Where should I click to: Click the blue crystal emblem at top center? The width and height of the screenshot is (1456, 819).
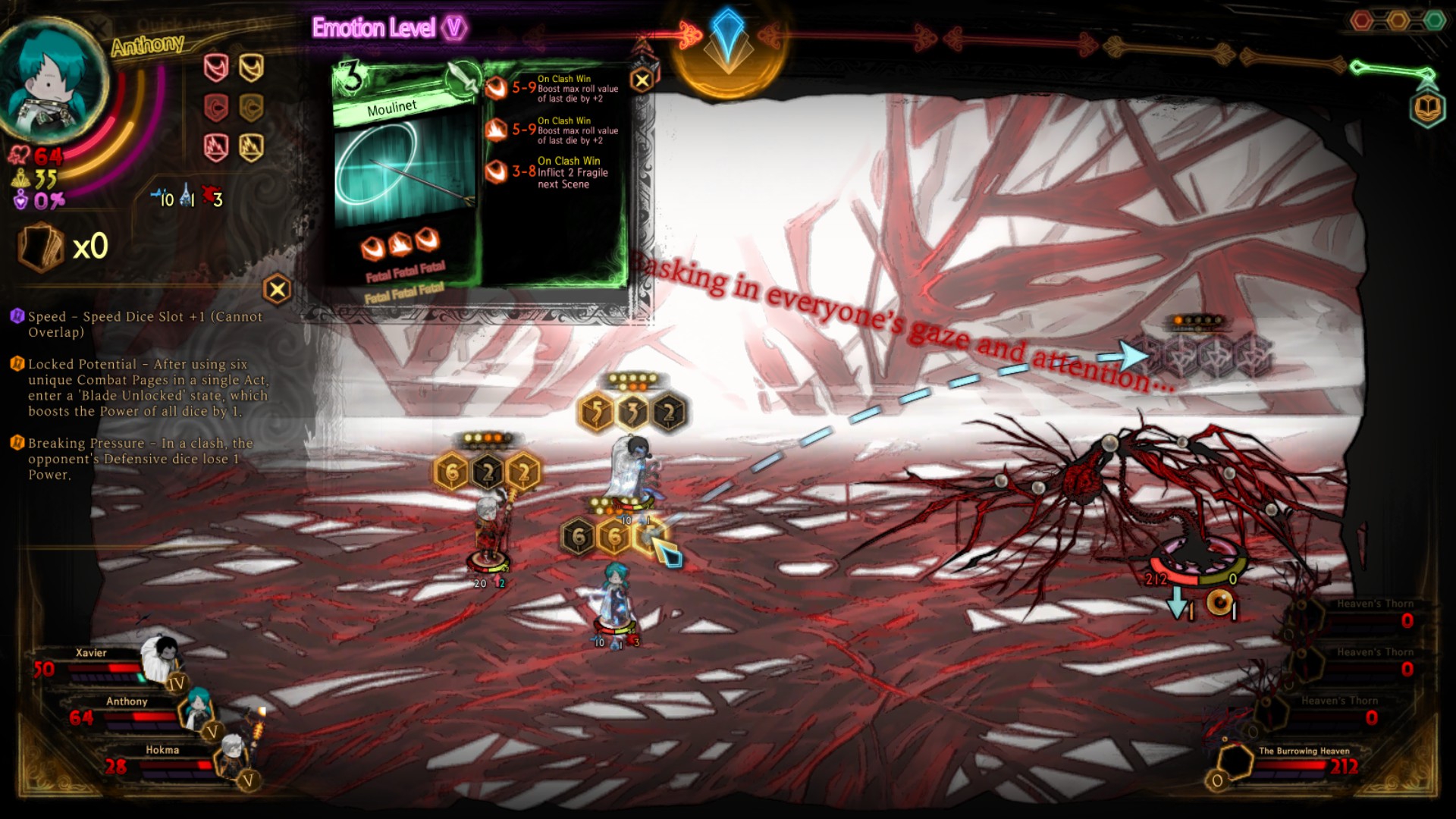(x=726, y=38)
